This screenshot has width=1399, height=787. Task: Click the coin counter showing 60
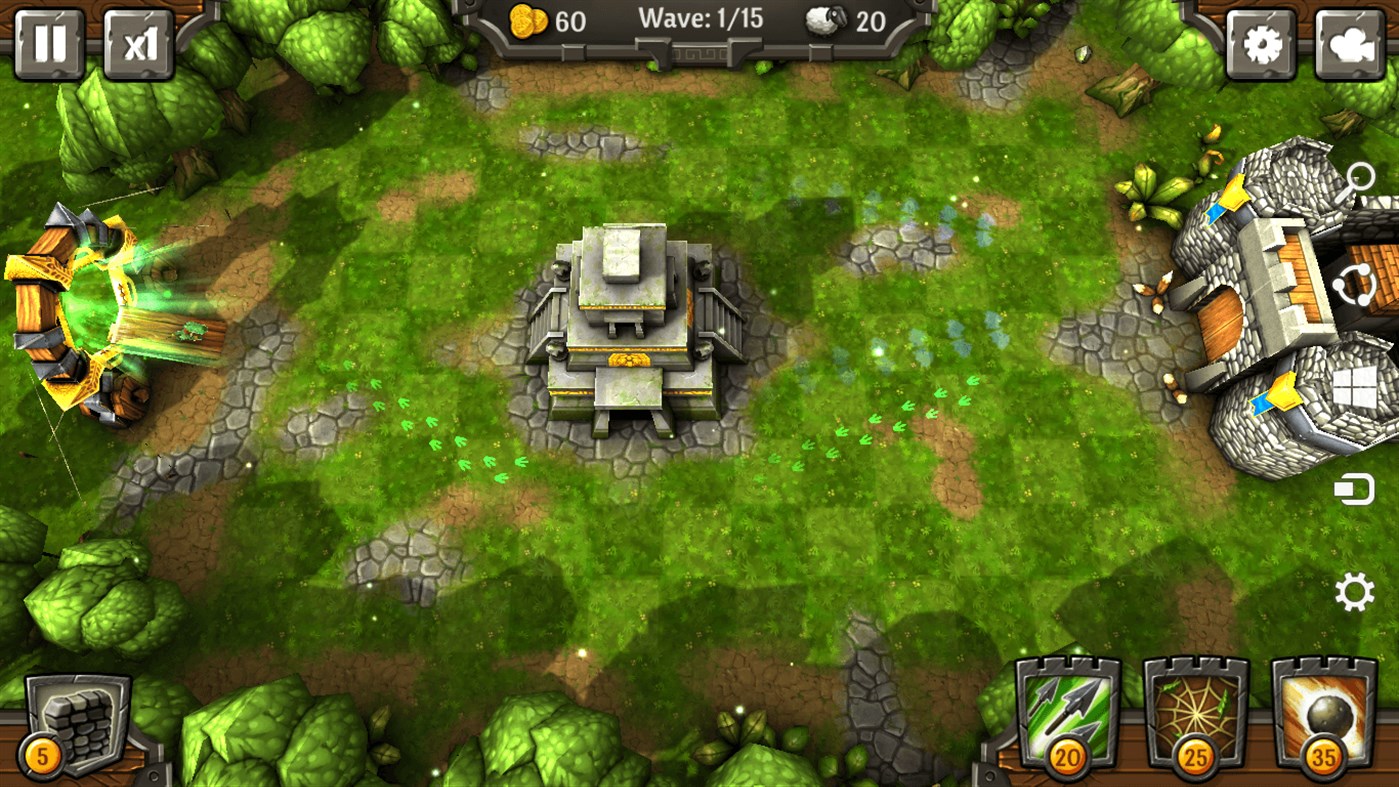point(550,21)
